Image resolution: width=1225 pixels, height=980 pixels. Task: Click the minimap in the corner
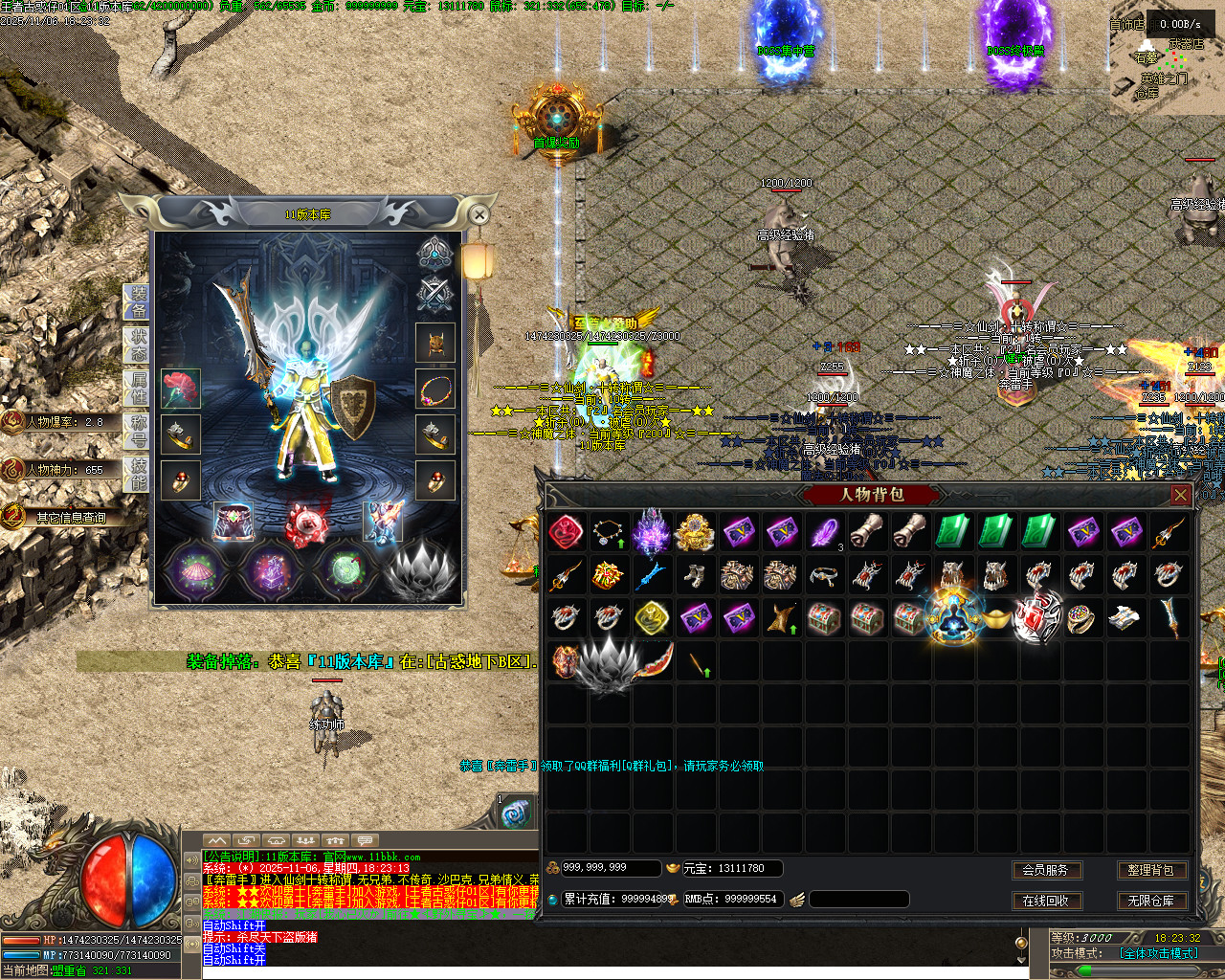1168,57
